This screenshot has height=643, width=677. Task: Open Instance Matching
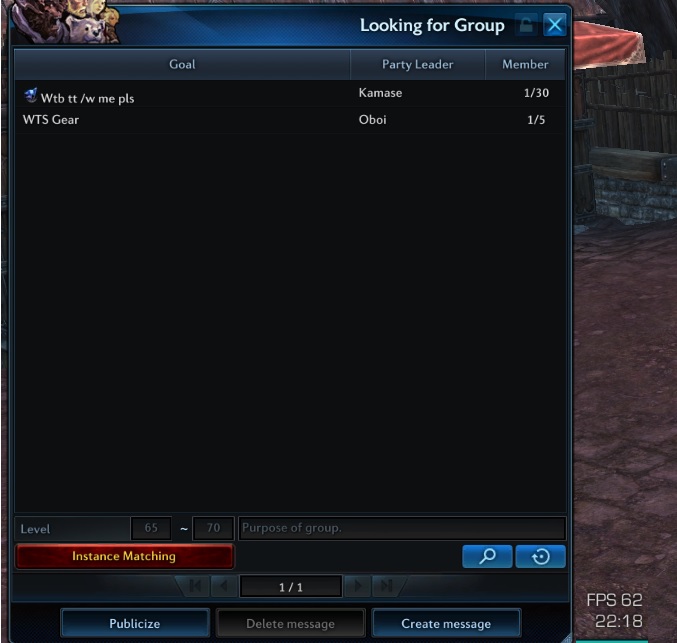click(x=124, y=556)
